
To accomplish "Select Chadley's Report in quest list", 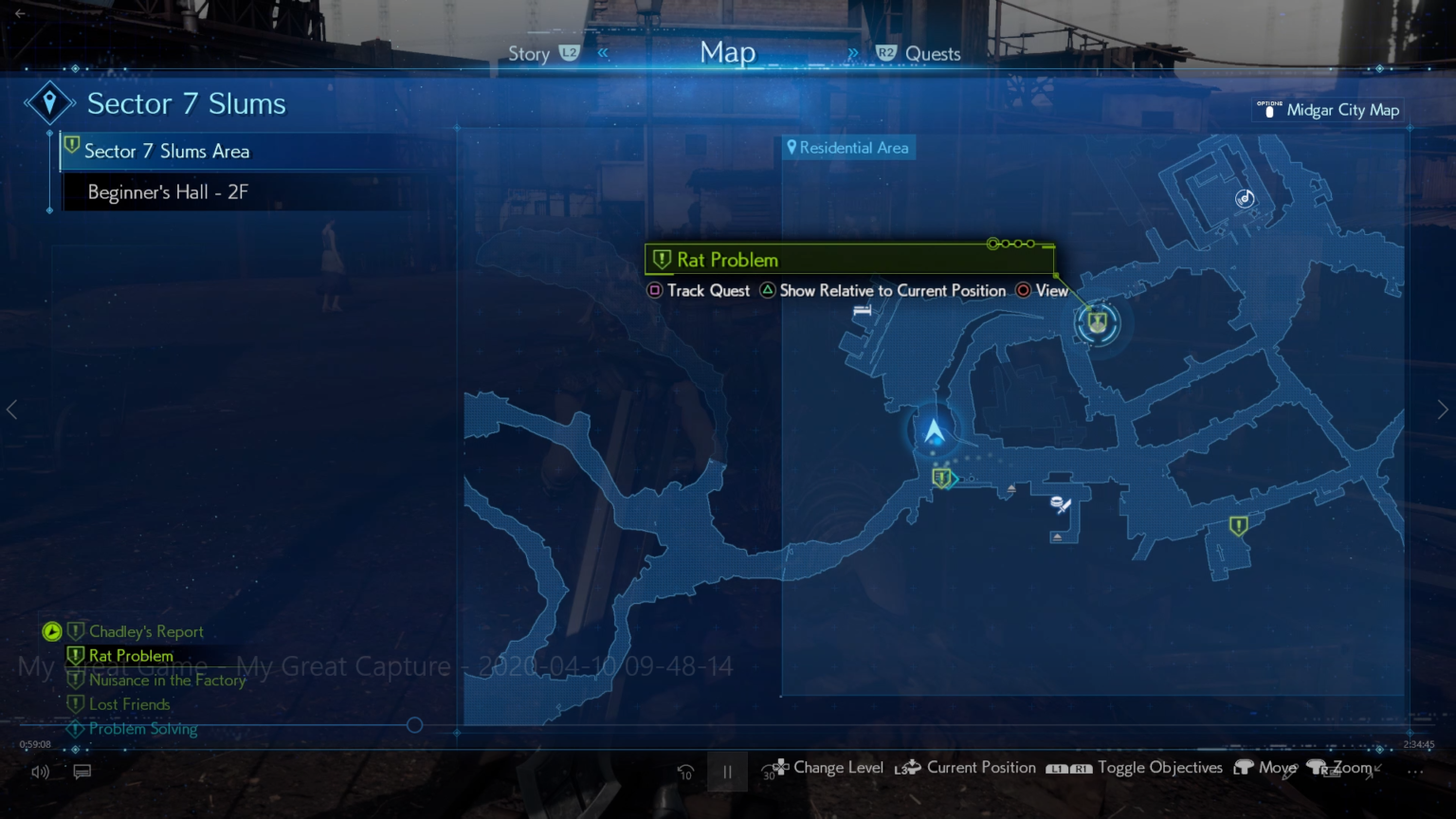I will [x=146, y=631].
